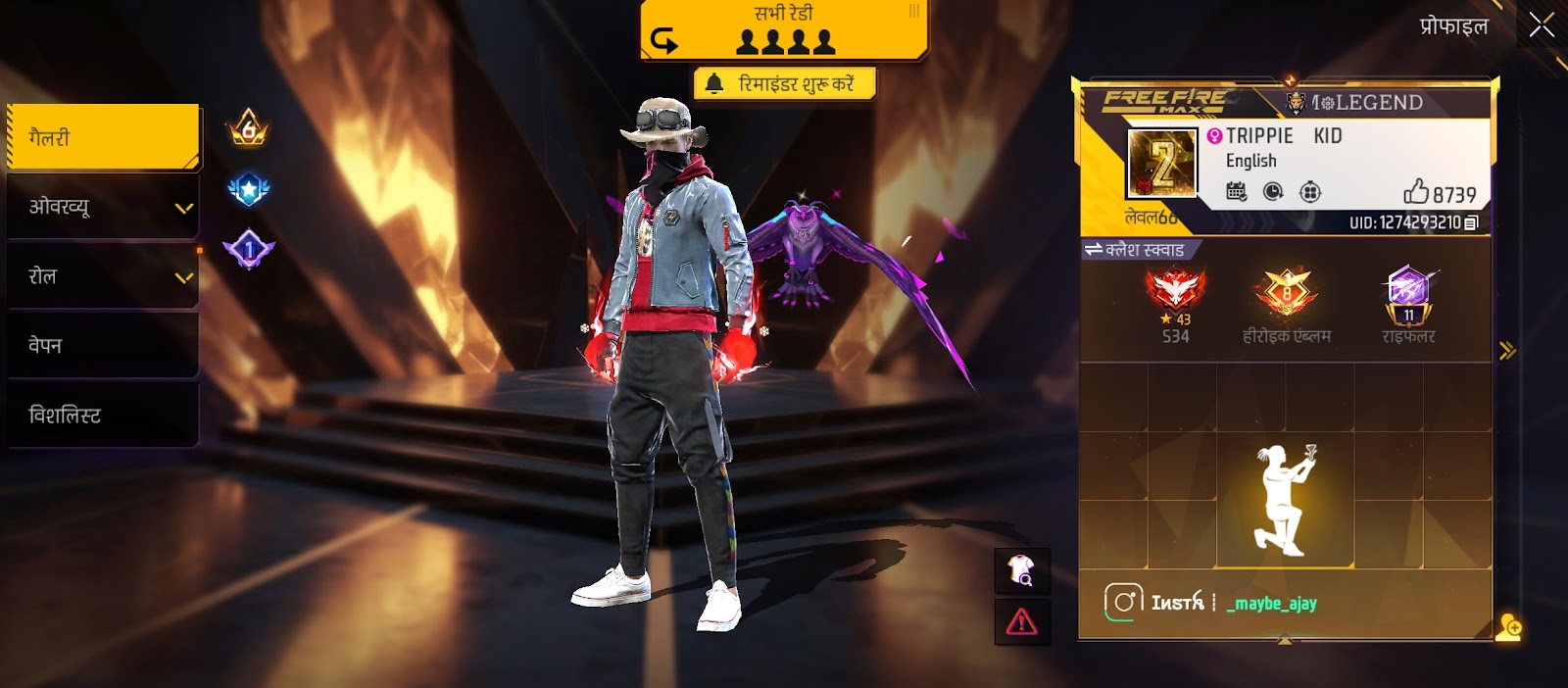Open the gold crown badge numbered 6
The width and height of the screenshot is (1568, 688).
[248, 128]
